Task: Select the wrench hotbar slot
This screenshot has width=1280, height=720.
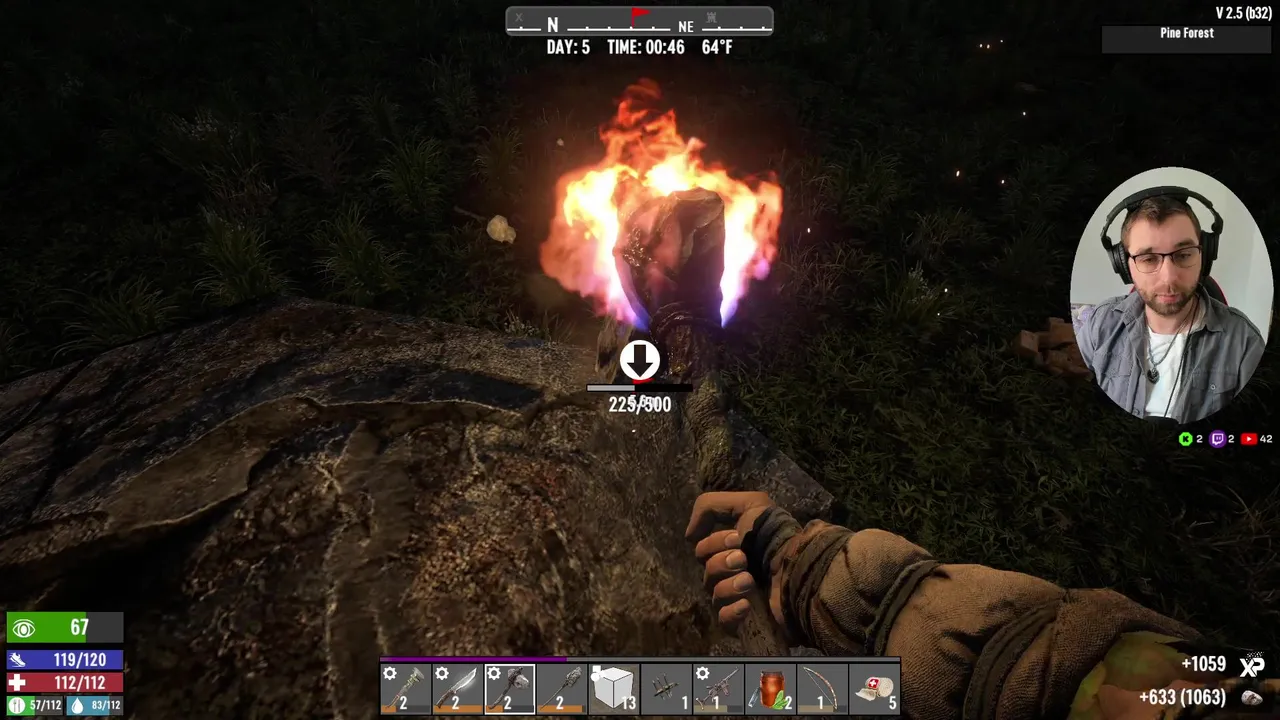Action: (x=406, y=688)
